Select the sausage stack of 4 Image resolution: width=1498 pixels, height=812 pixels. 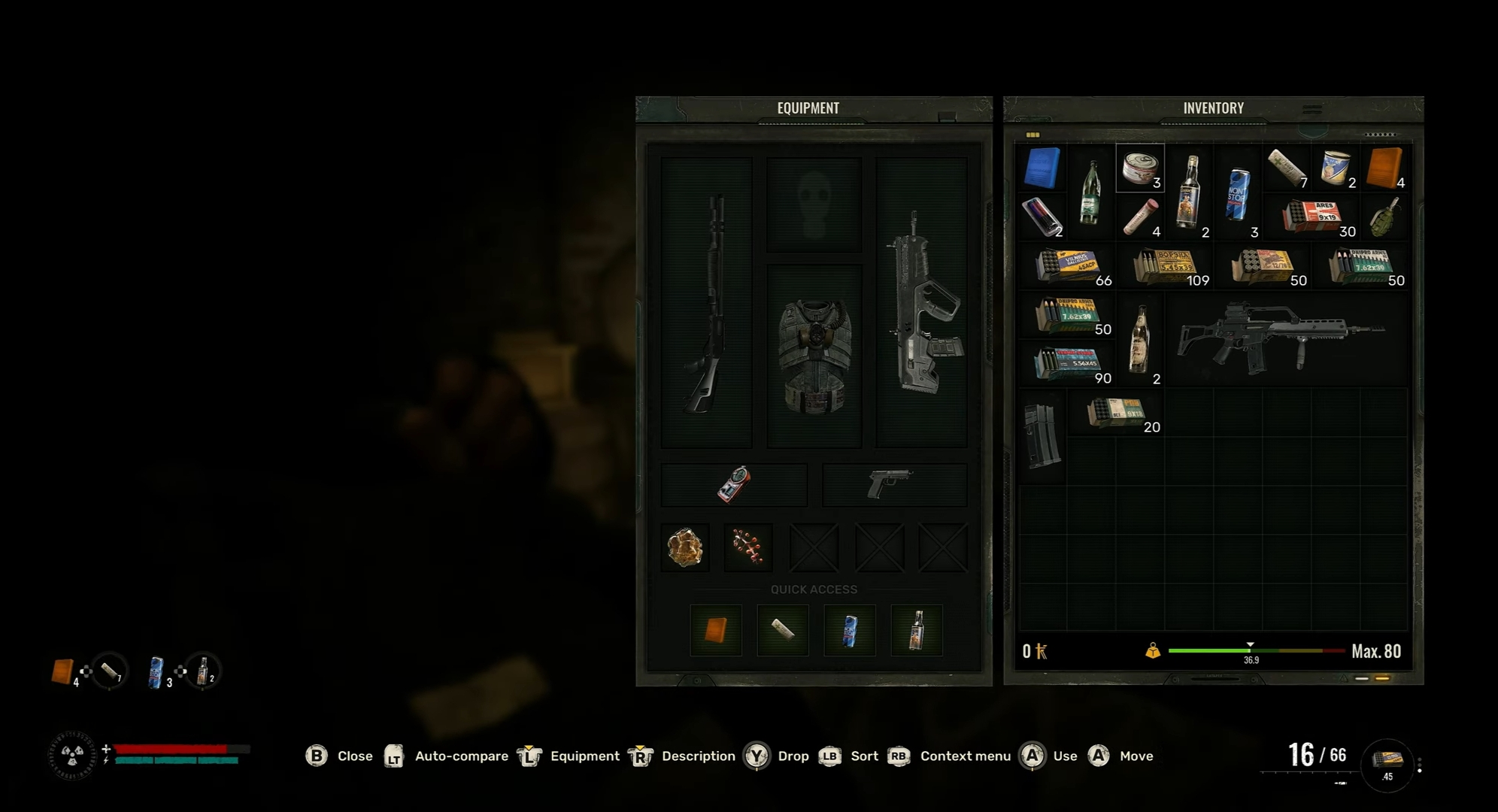click(x=1140, y=217)
